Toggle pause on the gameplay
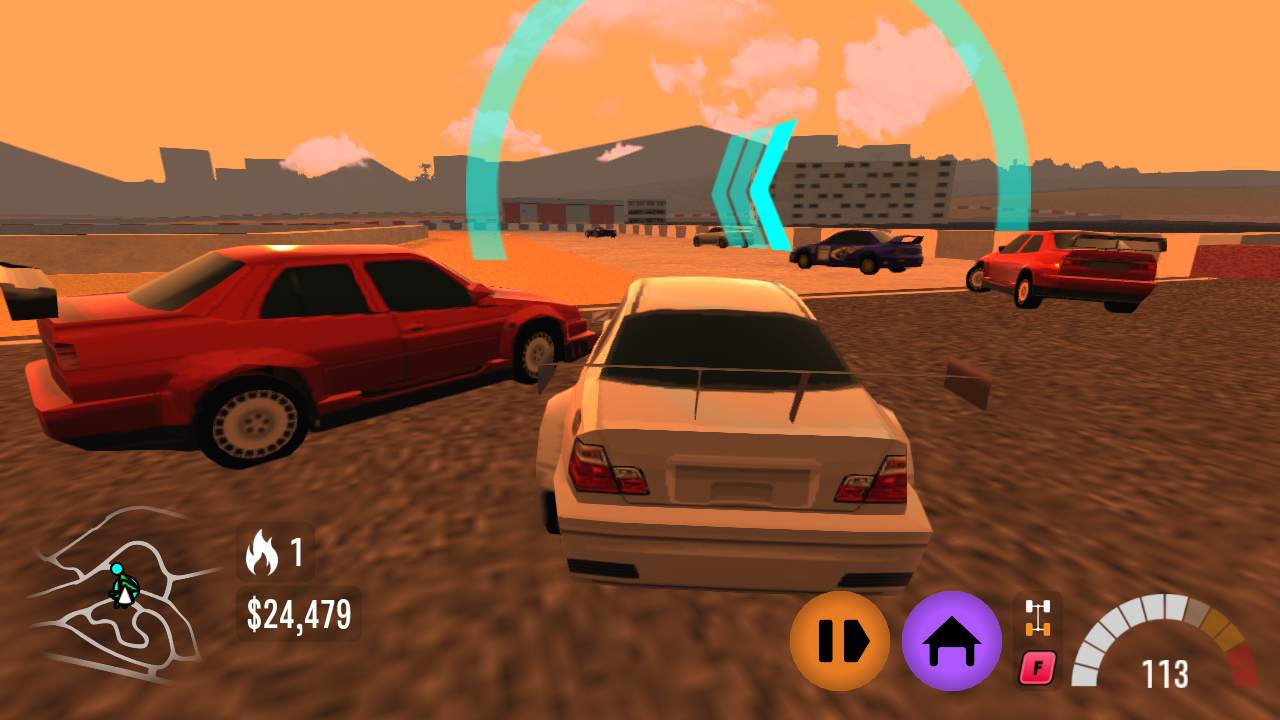 tap(842, 640)
